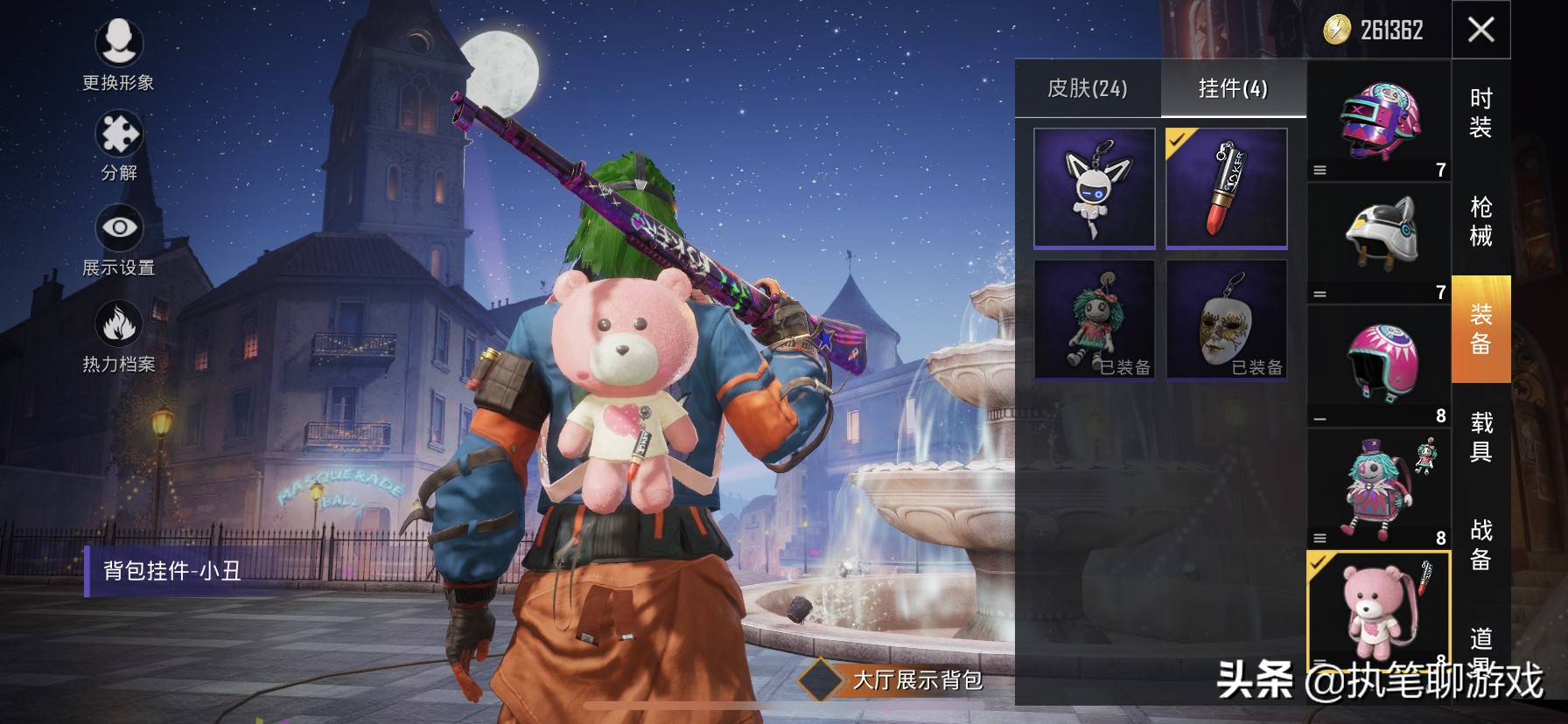Screen dimensions: 1568x724
Task: Open the 枪械 firearms category
Action: pyautogui.click(x=1480, y=221)
